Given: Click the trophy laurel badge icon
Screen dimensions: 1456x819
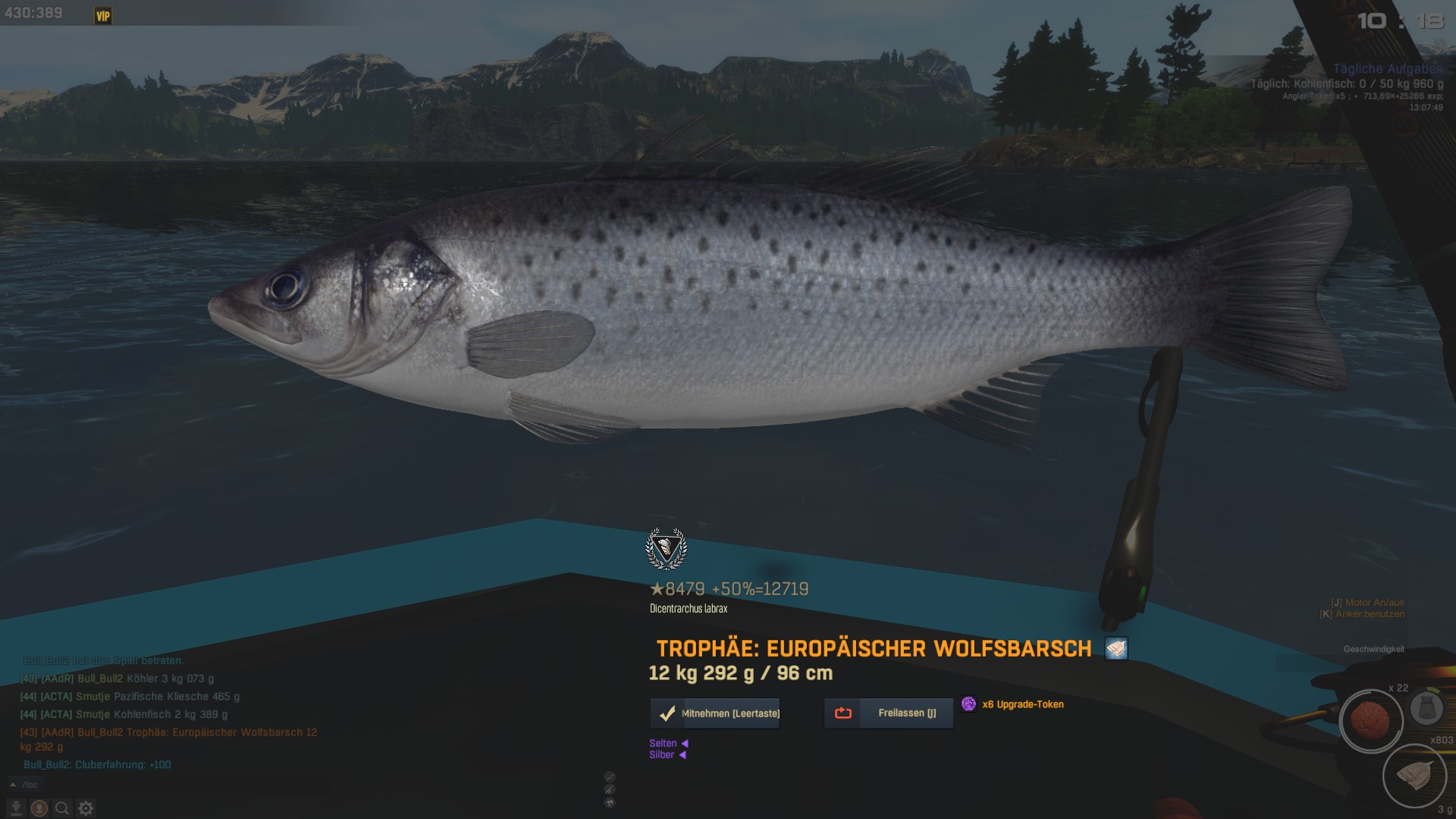Looking at the screenshot, I should point(666,549).
